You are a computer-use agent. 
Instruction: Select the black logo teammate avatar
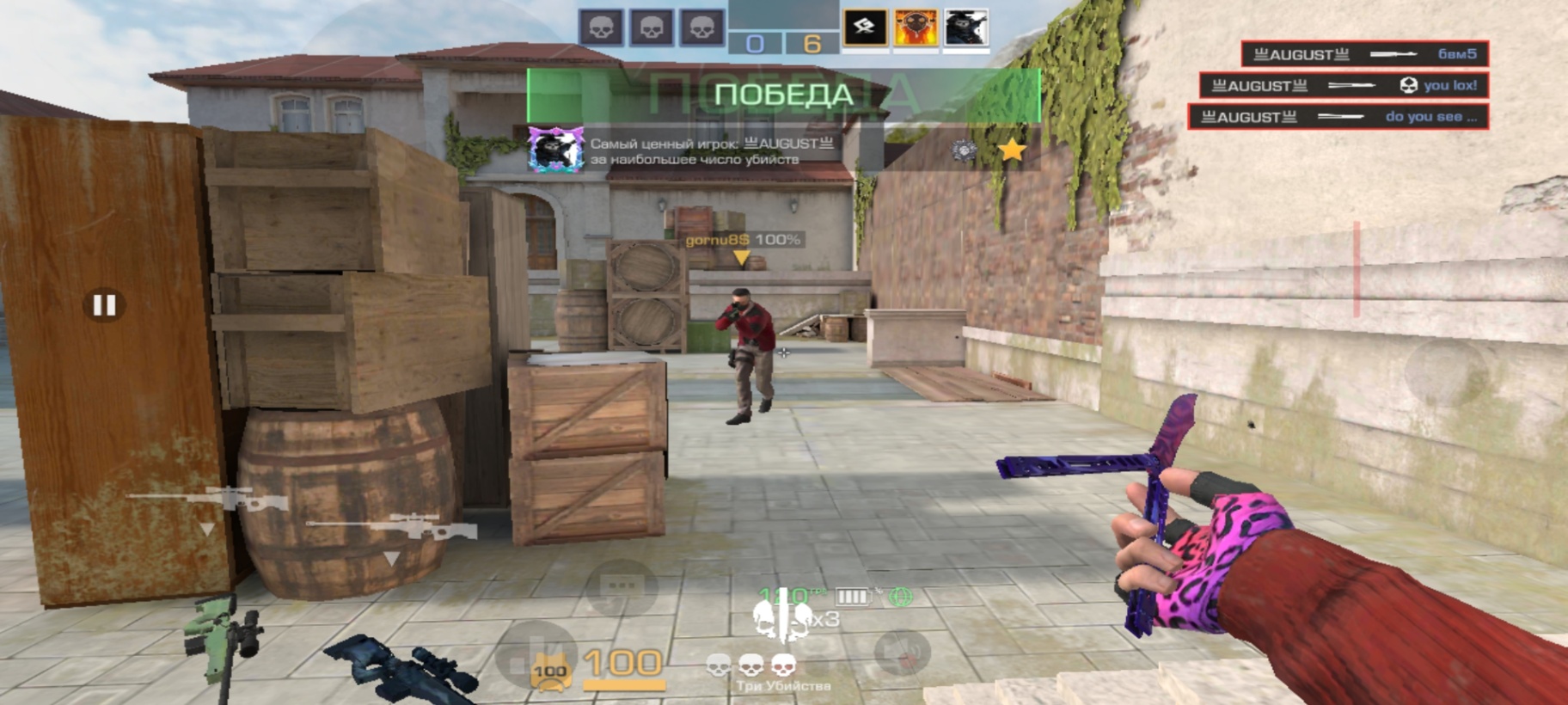(865, 28)
